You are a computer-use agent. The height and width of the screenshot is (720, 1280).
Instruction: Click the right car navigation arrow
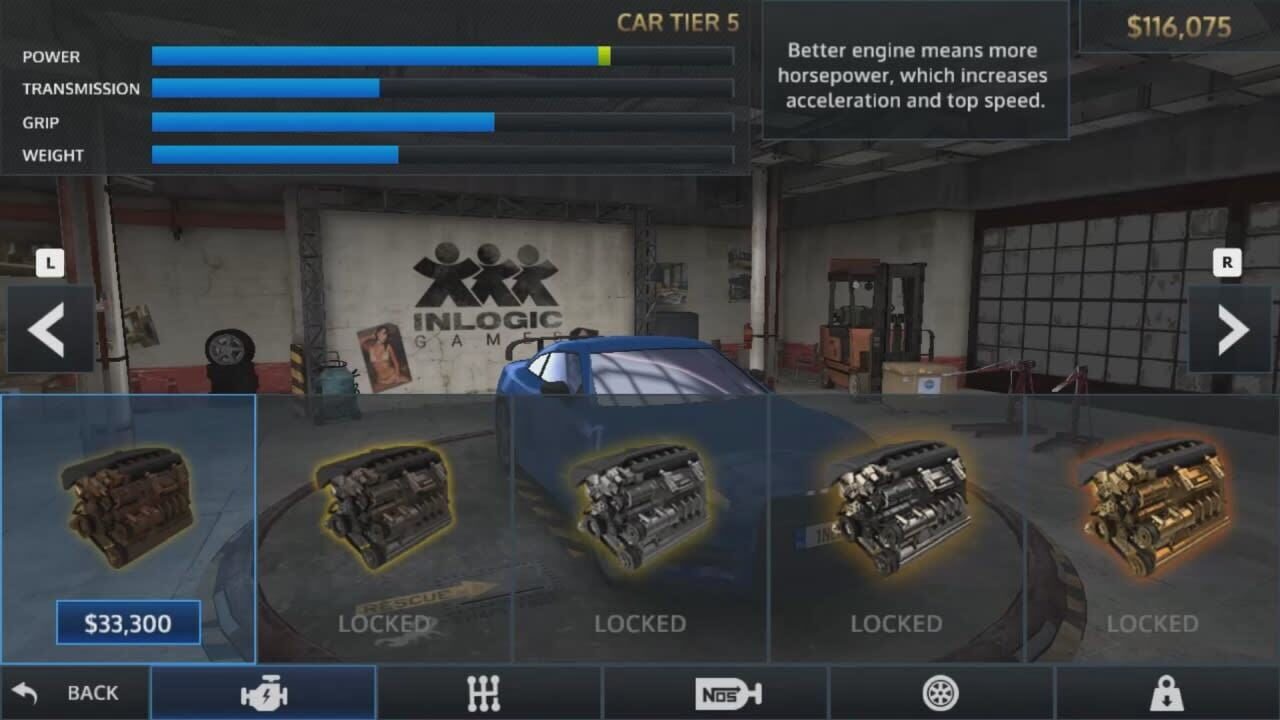1232,330
